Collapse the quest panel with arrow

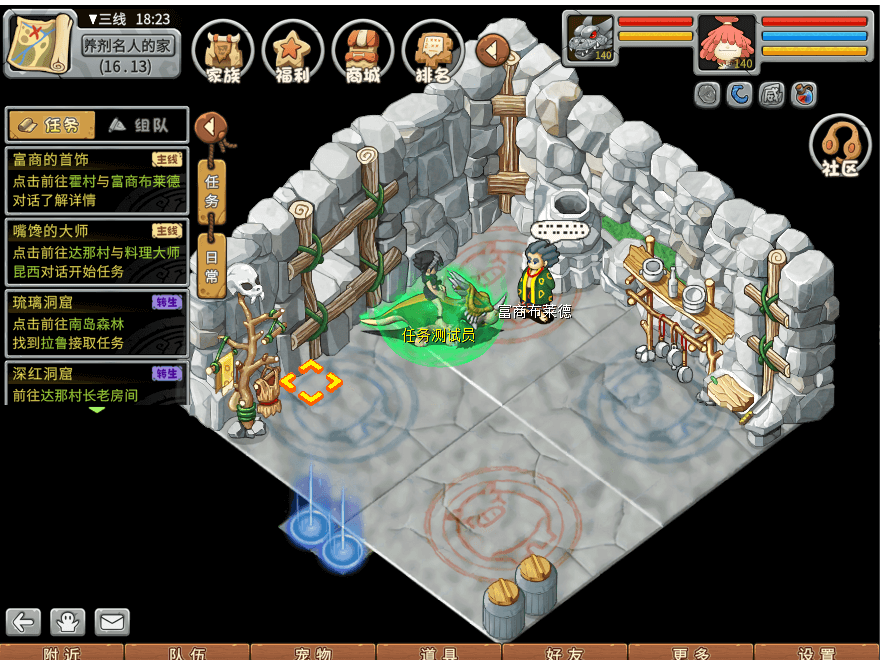click(210, 128)
